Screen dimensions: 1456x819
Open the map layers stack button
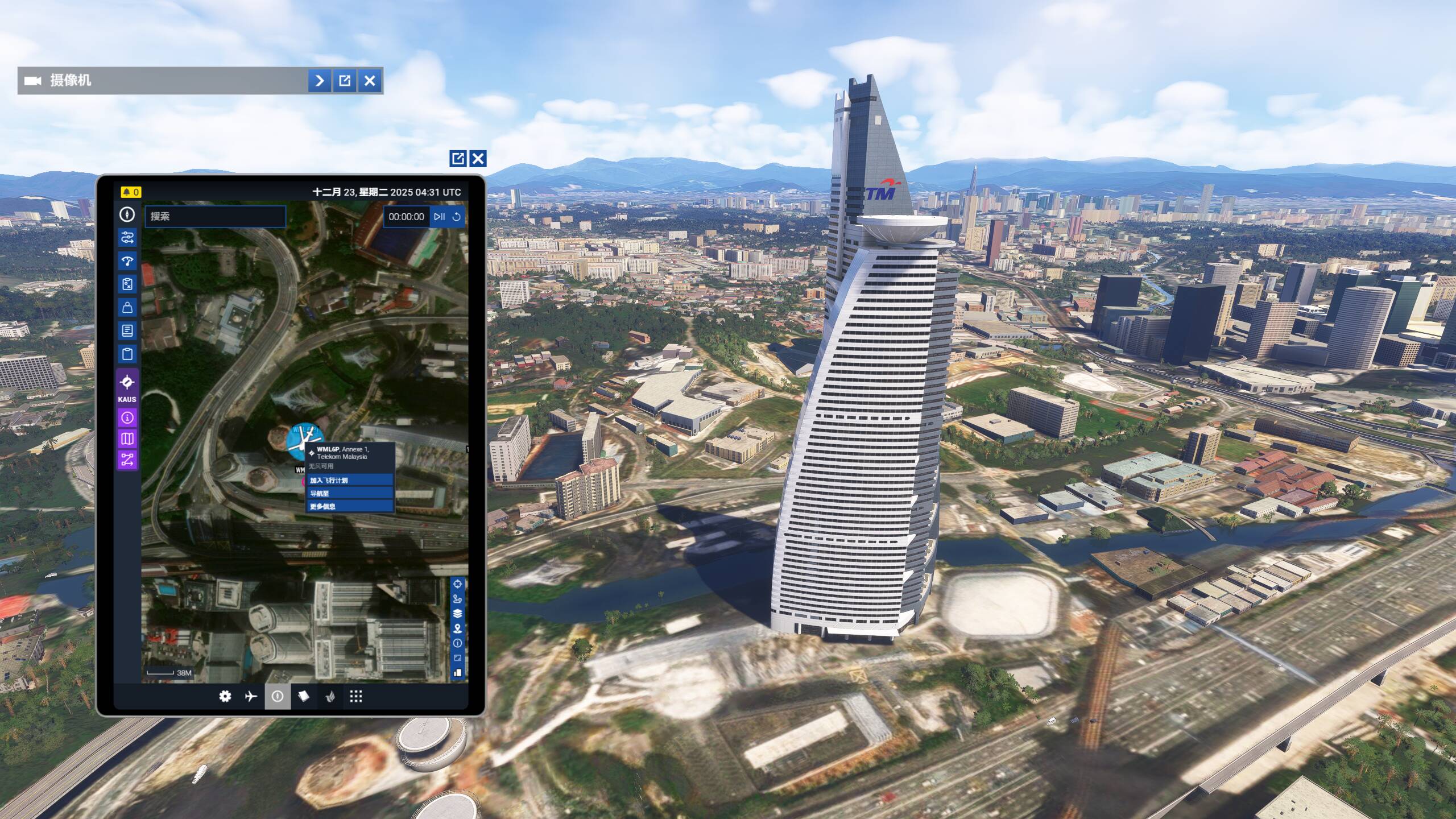pos(457,614)
